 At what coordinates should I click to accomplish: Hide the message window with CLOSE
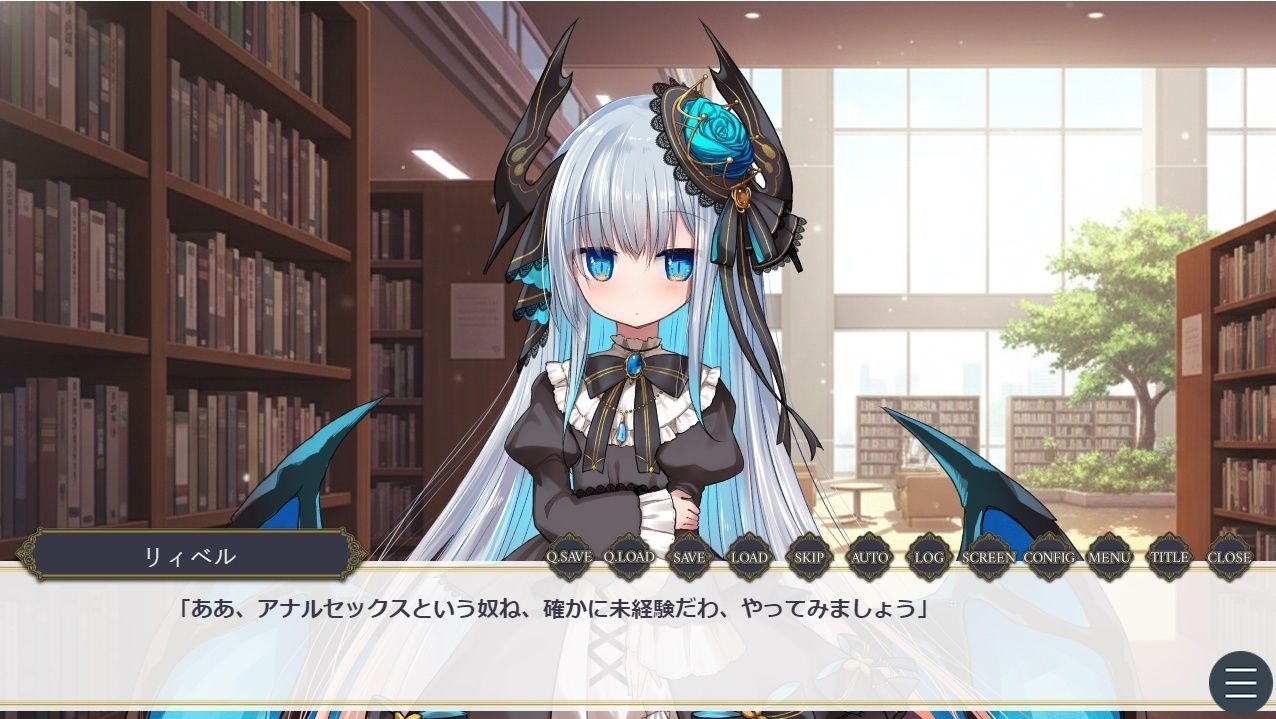click(x=1229, y=557)
